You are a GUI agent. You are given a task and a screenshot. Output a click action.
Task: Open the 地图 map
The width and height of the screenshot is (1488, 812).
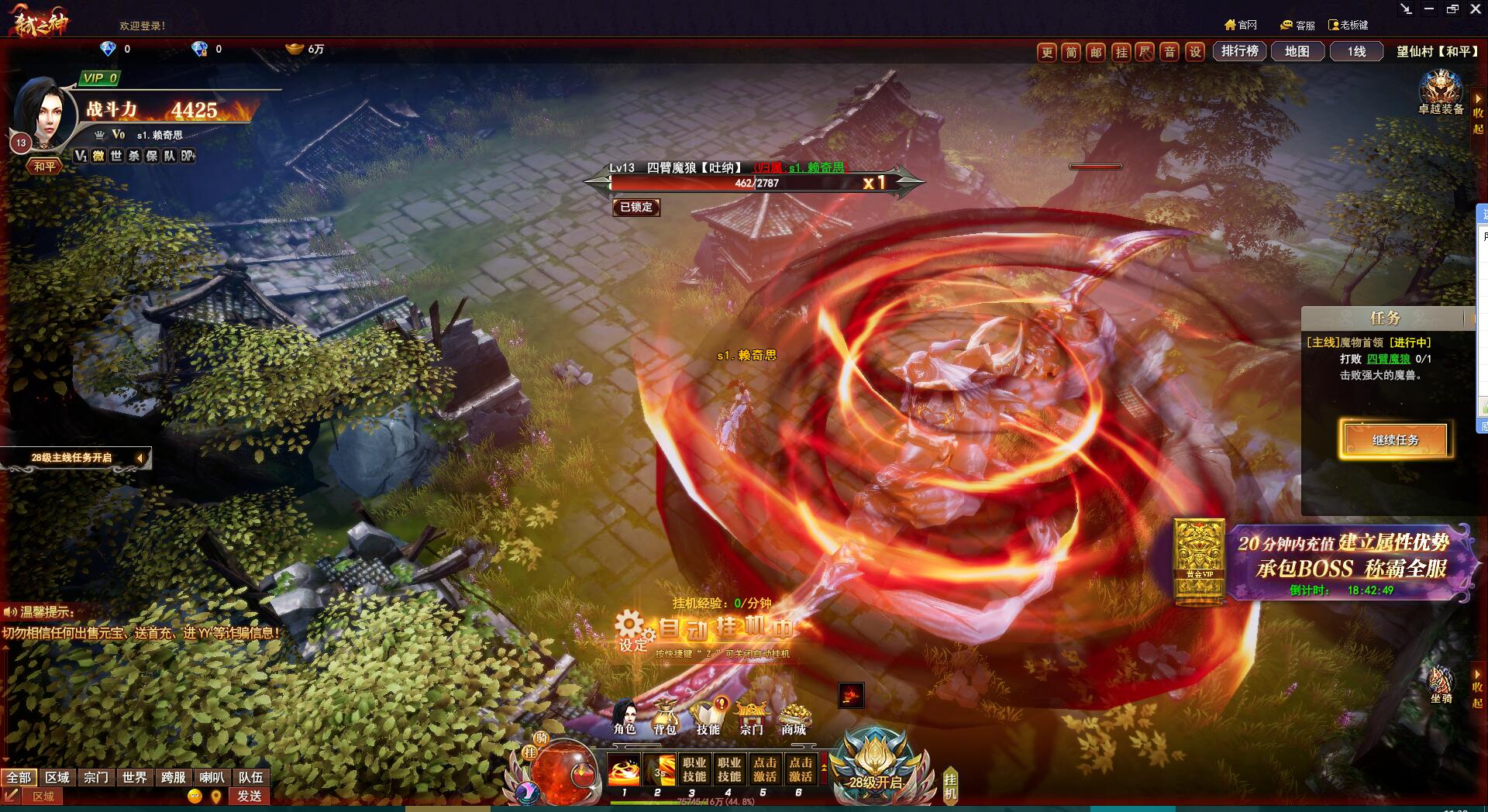(x=1297, y=51)
